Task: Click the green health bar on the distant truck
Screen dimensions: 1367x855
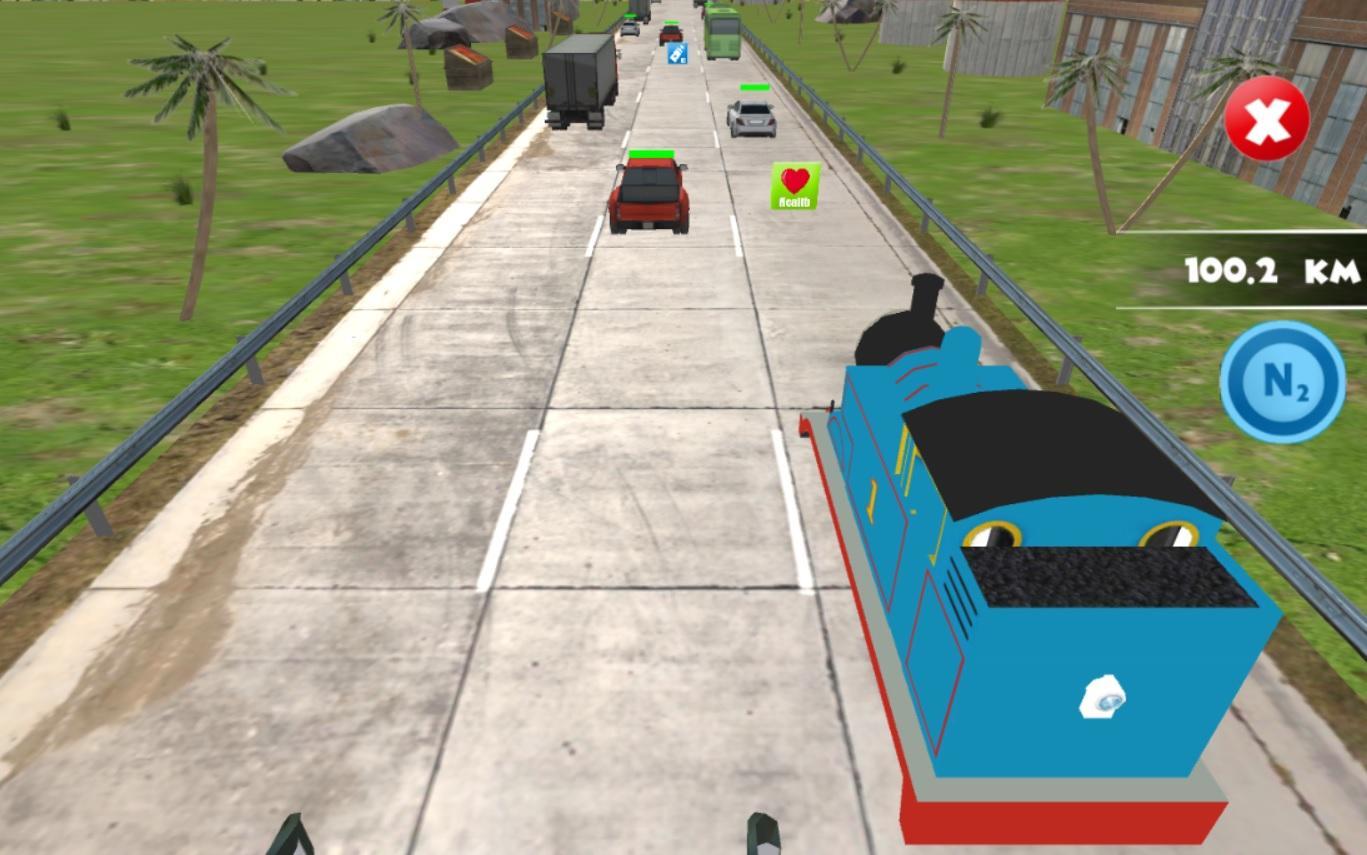Action: point(633,14)
